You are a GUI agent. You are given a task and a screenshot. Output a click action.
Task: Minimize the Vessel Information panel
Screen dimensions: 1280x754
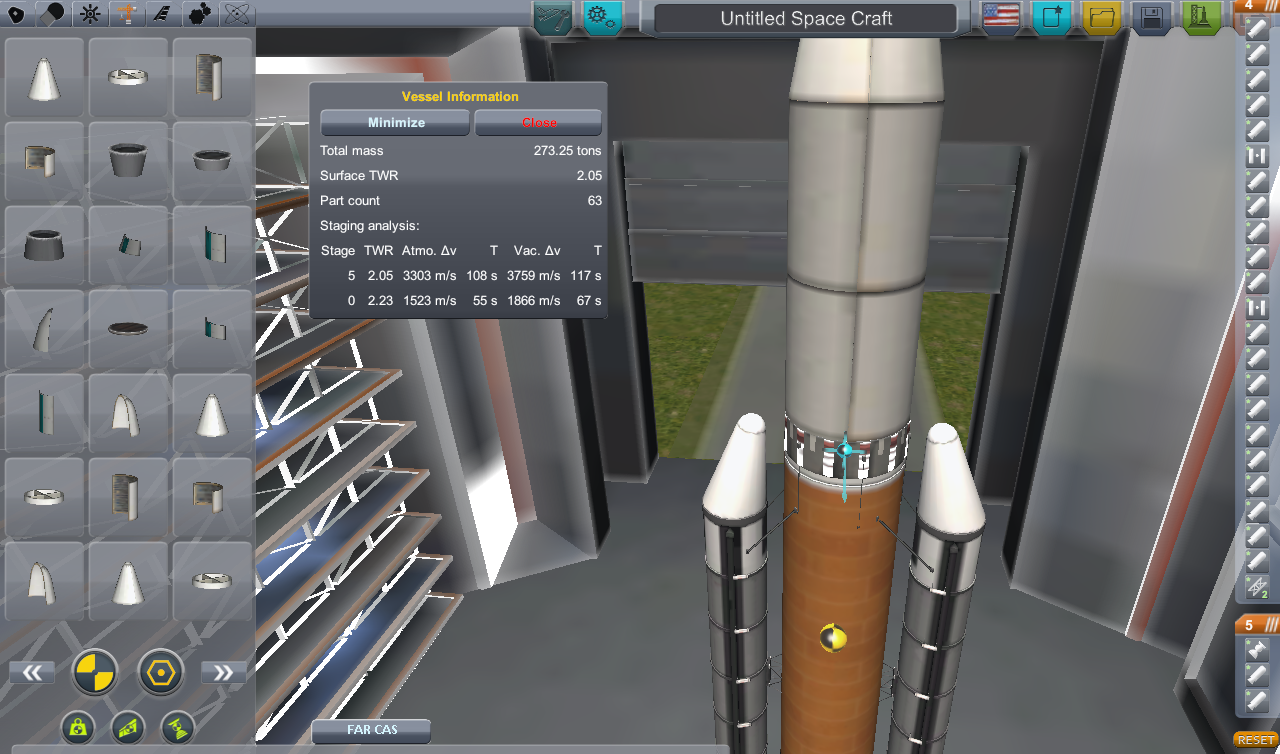click(x=394, y=122)
